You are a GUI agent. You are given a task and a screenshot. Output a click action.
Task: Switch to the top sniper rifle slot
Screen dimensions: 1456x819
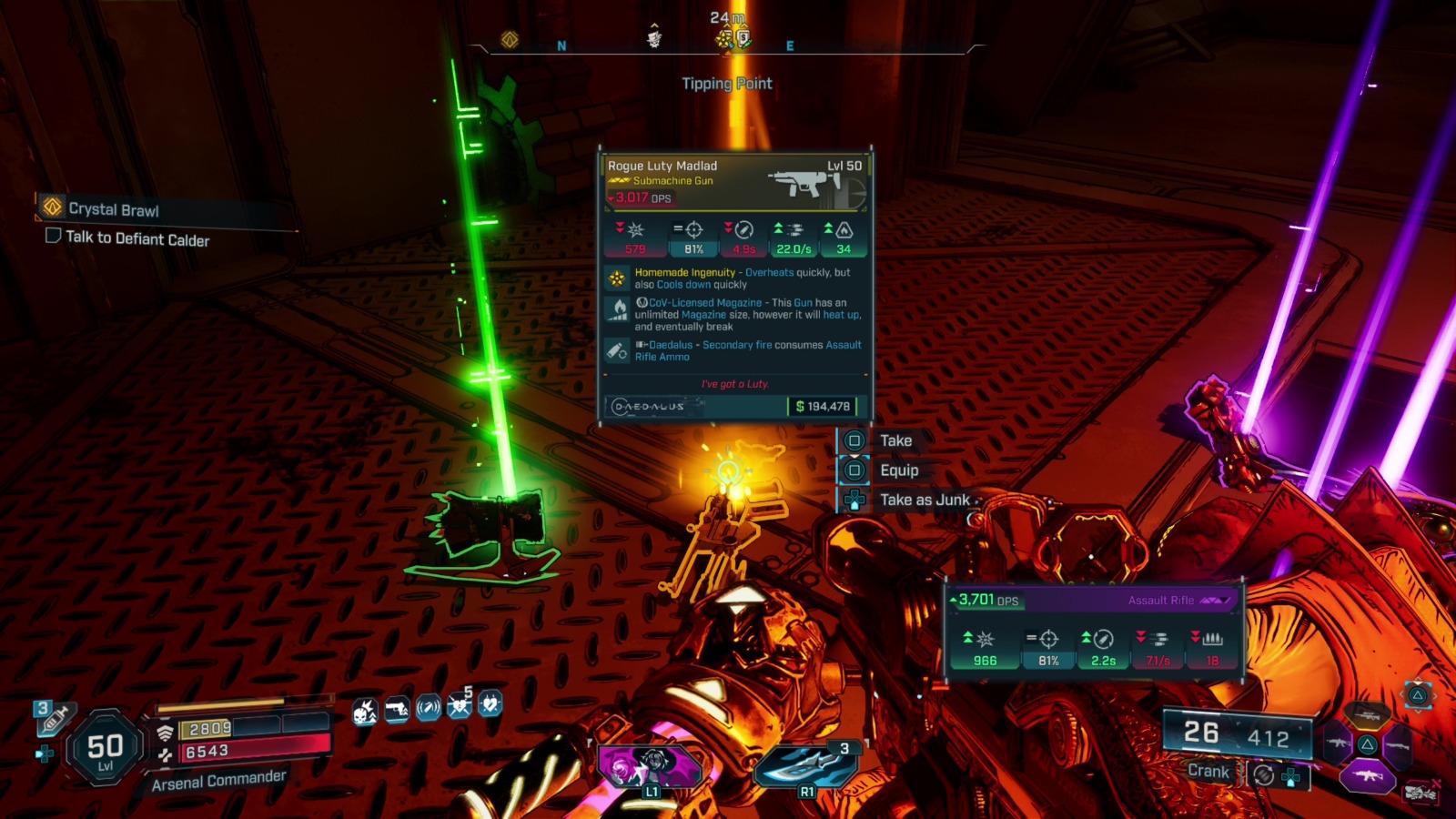(x=1367, y=716)
